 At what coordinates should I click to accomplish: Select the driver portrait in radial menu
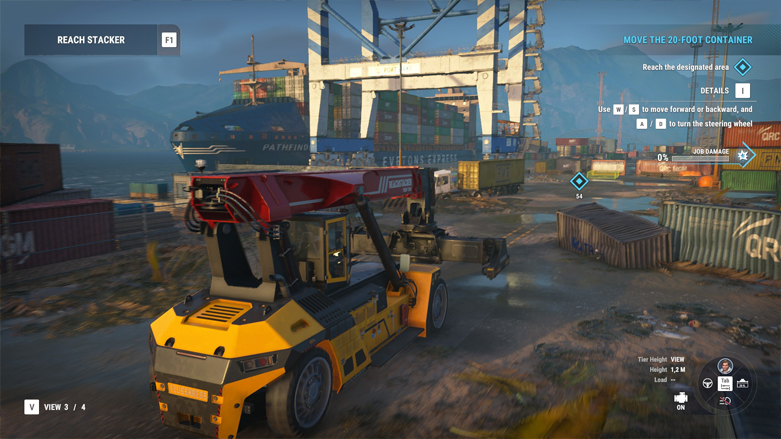click(725, 366)
